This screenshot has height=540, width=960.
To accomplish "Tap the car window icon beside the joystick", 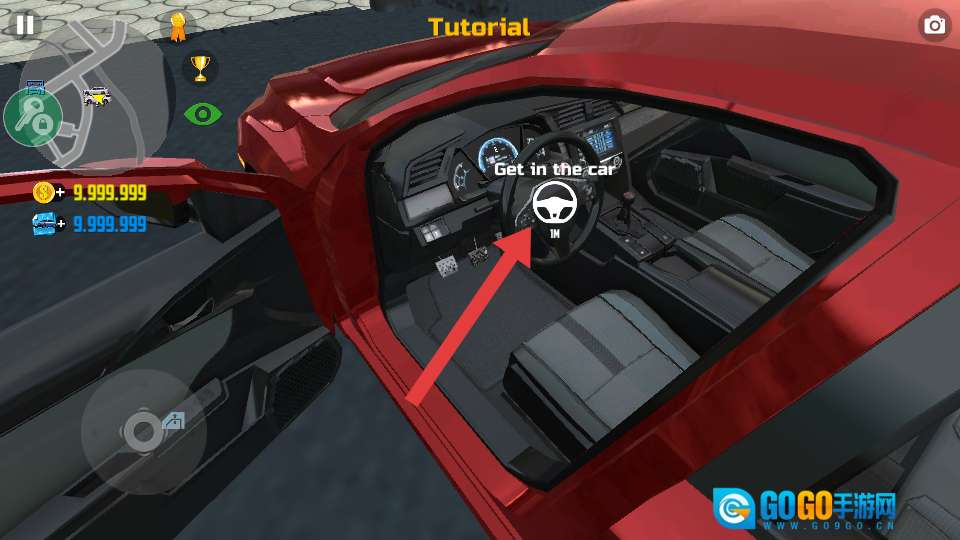I will point(174,421).
